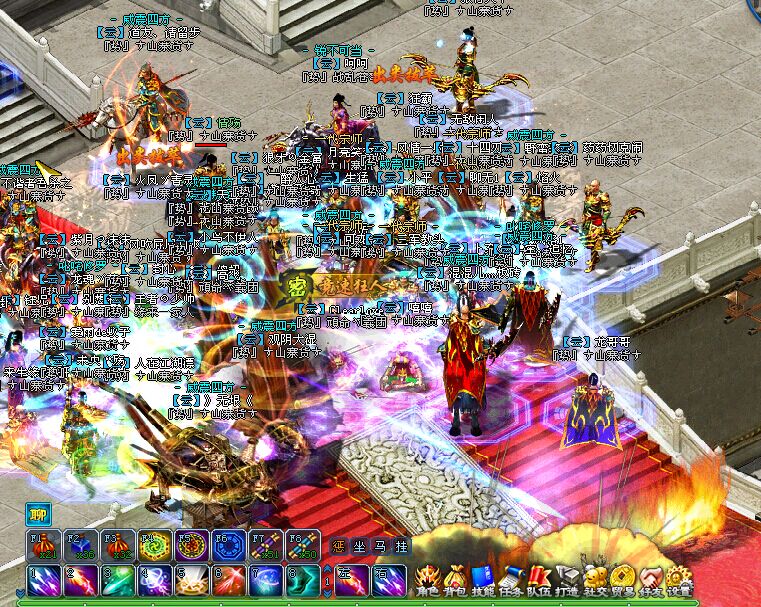This screenshot has height=607, width=761.
Task: Open the 队伍 team panel
Action: [540, 579]
